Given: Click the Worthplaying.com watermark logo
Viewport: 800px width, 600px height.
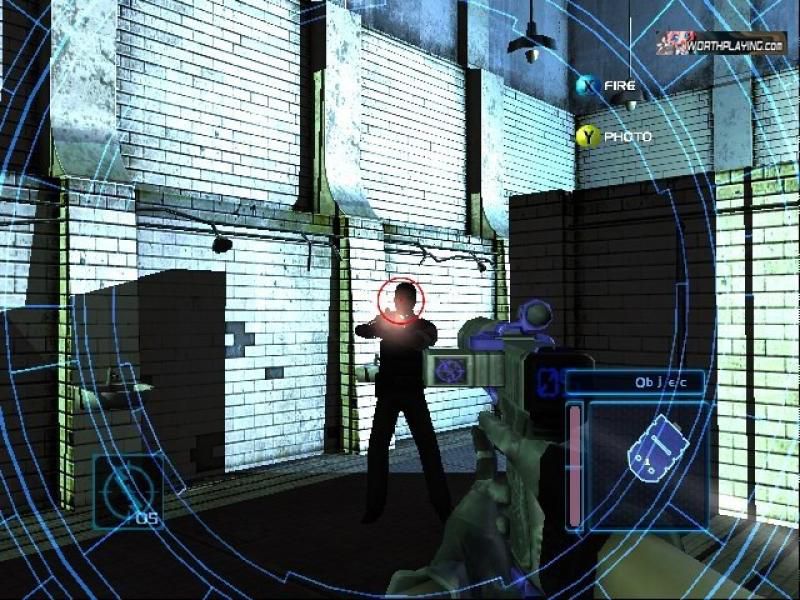Looking at the screenshot, I should [720, 44].
